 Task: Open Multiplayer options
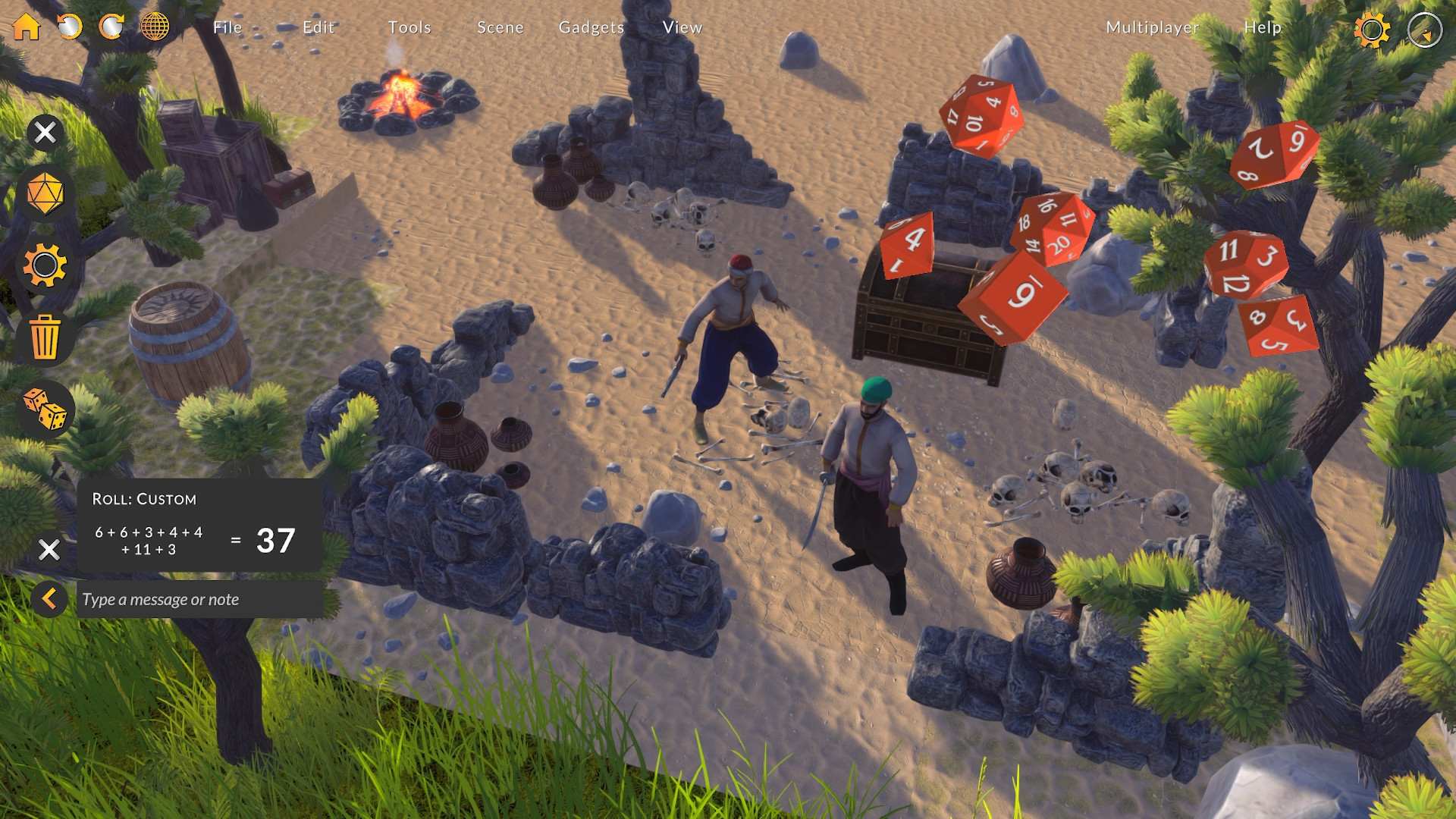tap(1152, 29)
